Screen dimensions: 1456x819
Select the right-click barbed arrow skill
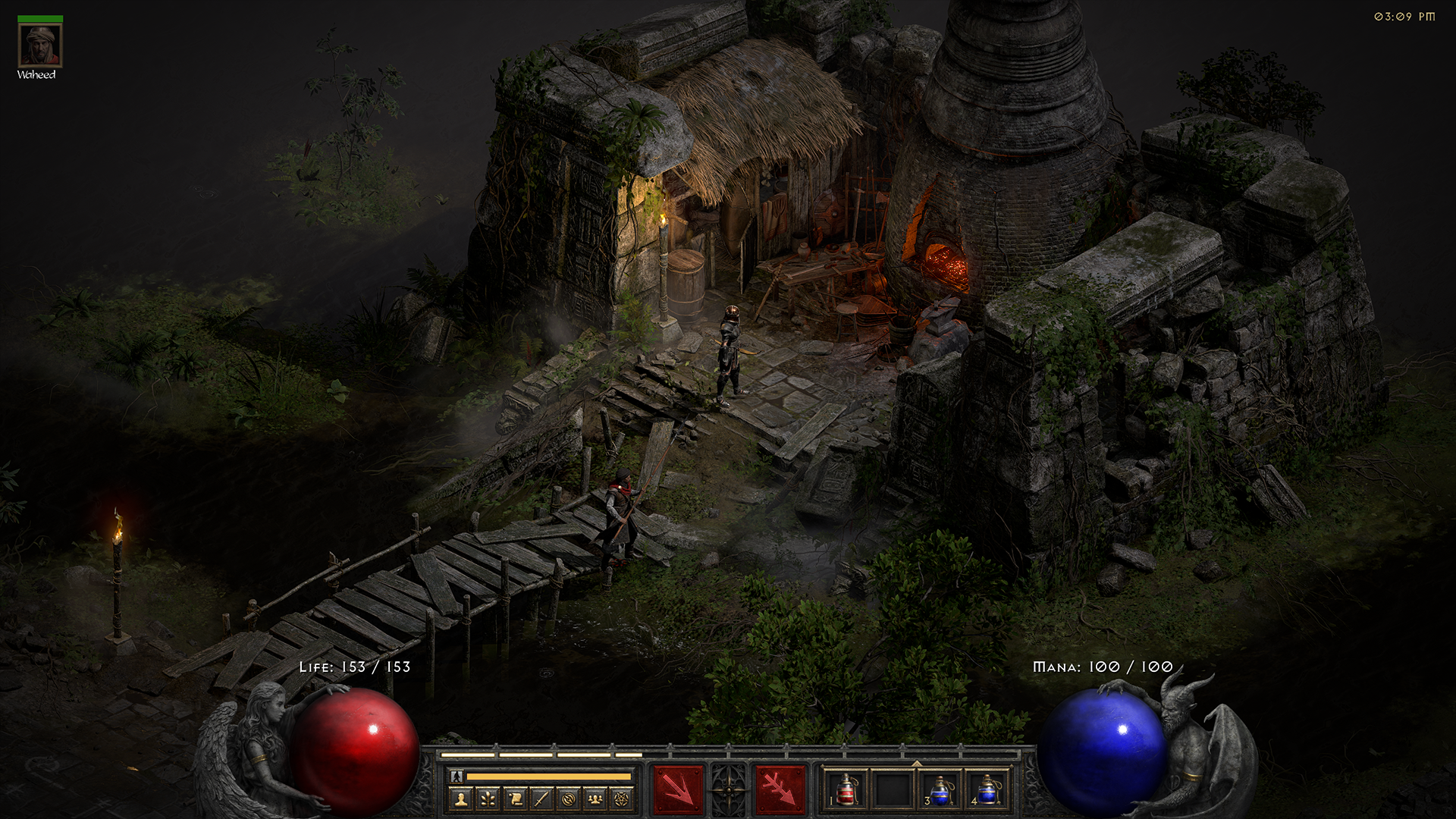pos(780,790)
